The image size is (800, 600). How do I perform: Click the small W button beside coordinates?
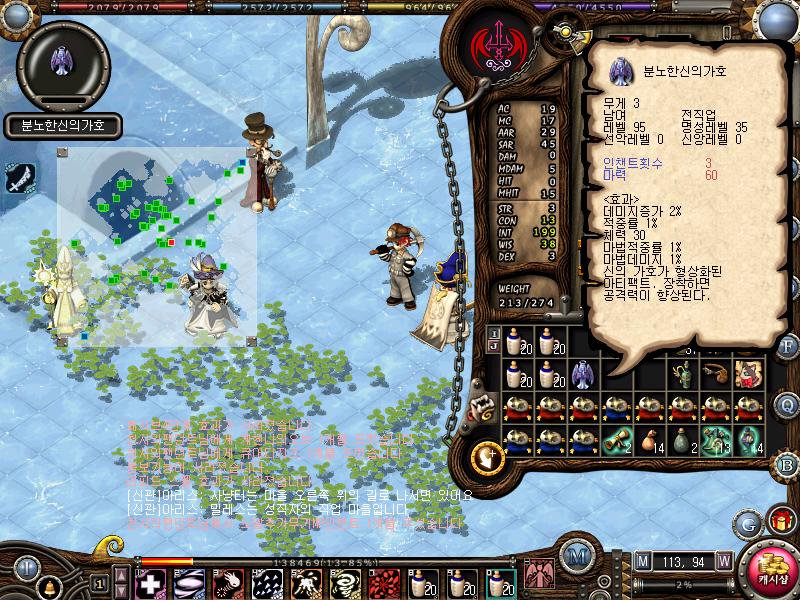click(723, 560)
